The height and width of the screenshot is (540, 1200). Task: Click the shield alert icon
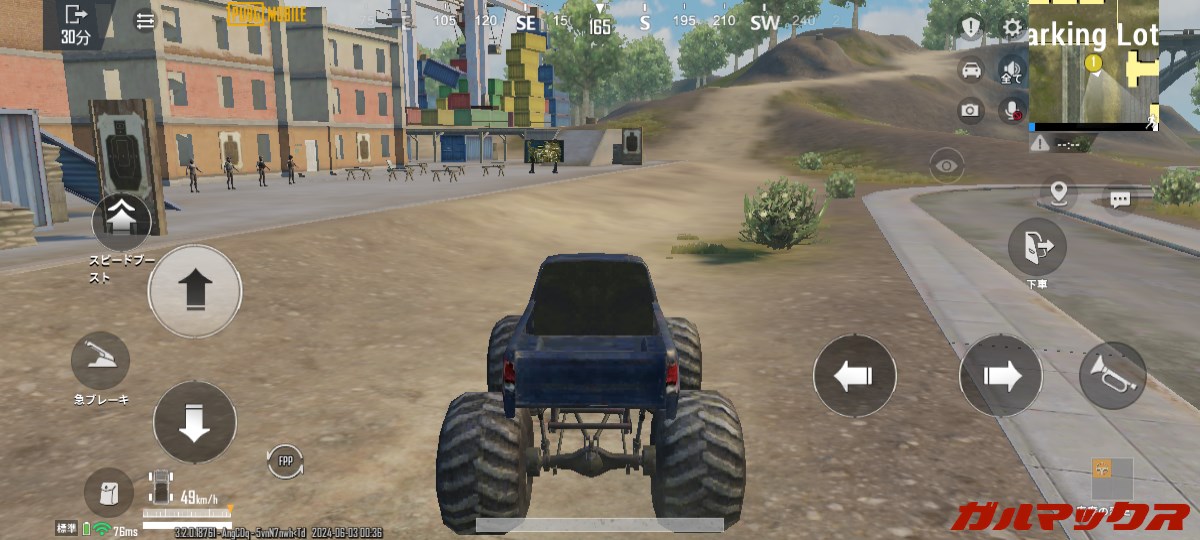tap(971, 28)
